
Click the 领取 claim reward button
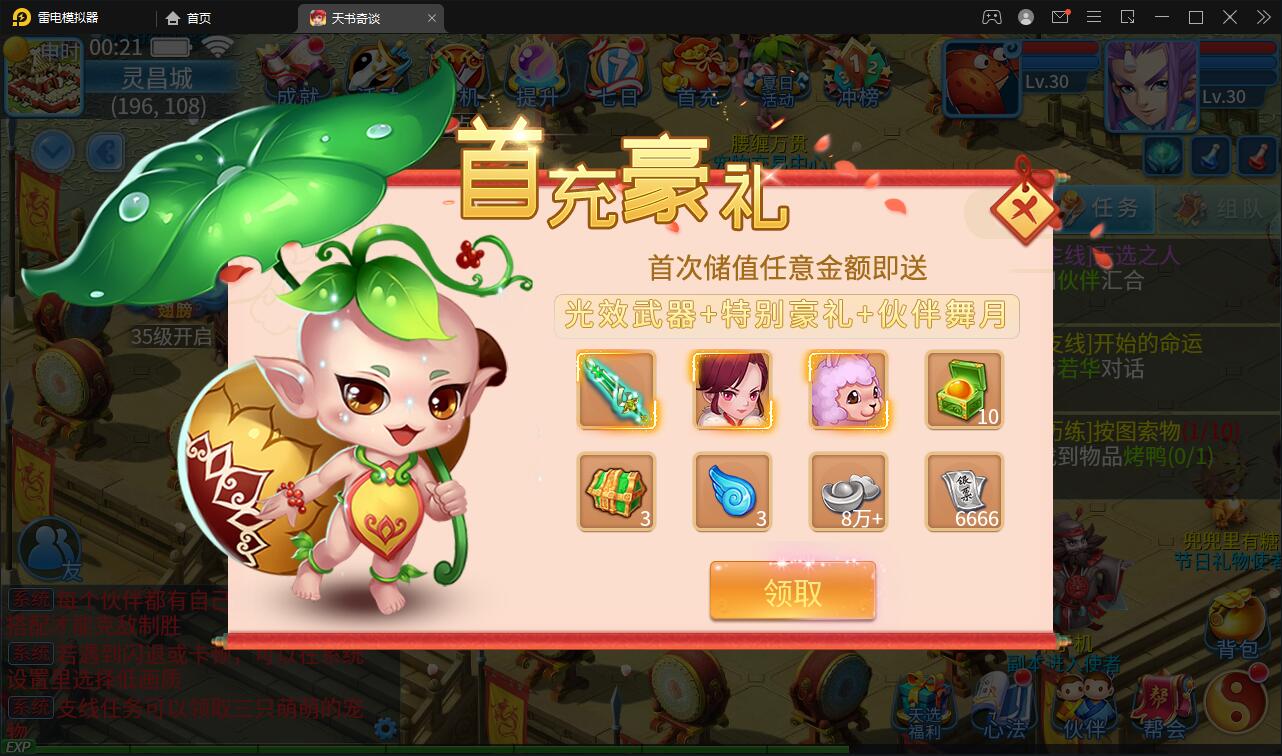791,591
